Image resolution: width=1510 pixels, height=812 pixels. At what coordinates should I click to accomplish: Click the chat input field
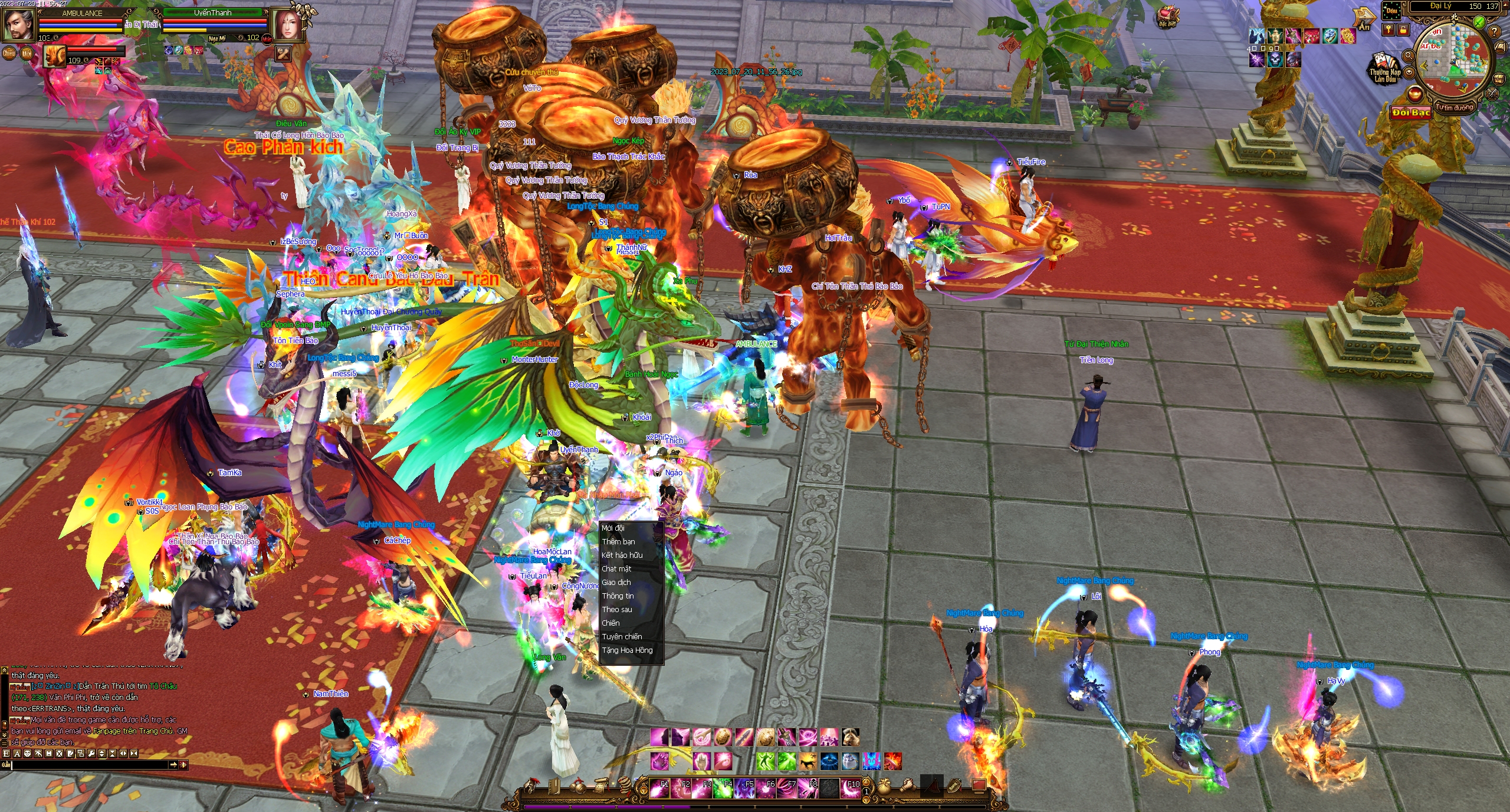click(x=88, y=765)
